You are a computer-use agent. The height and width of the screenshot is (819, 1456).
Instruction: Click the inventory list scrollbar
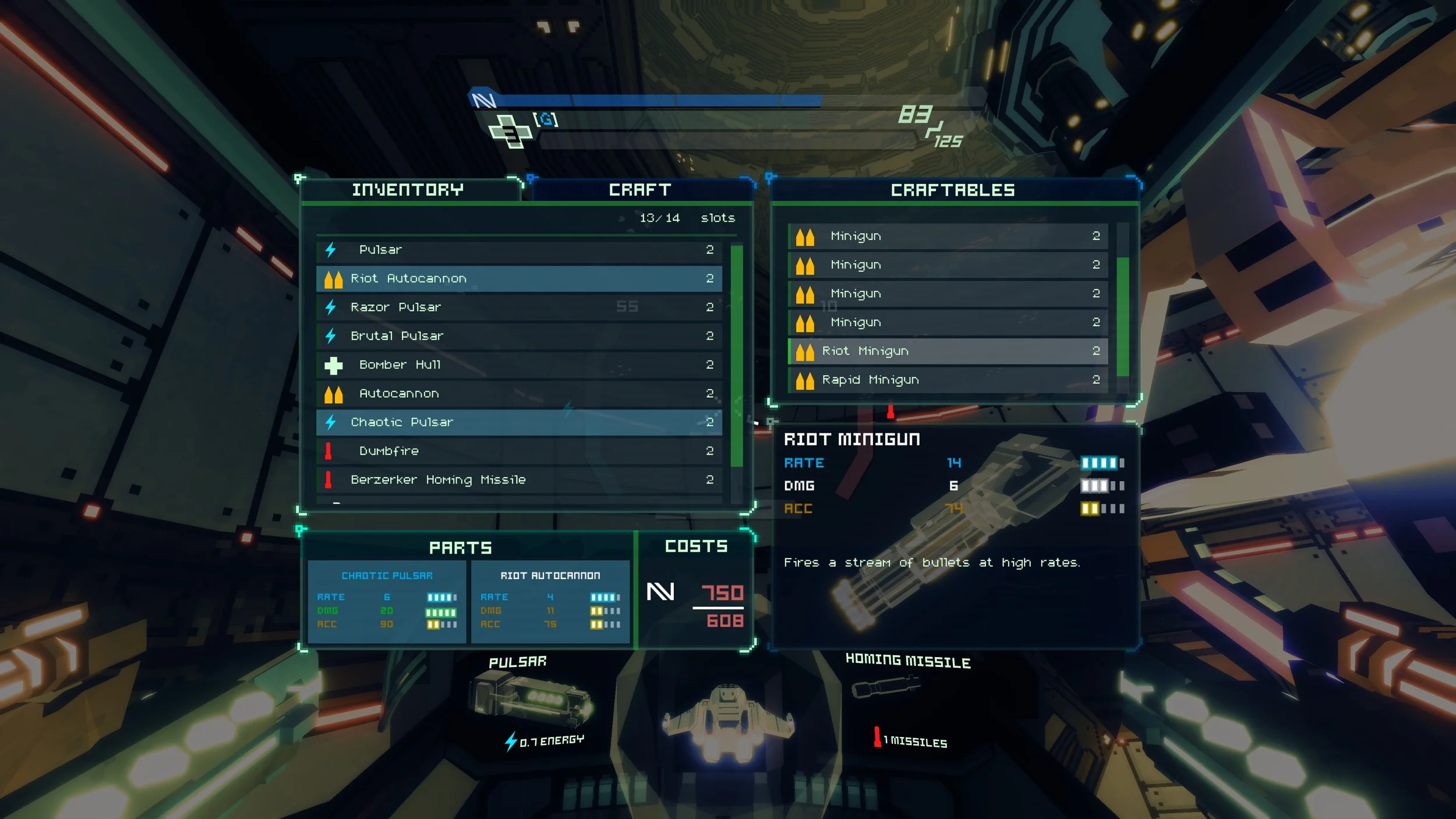click(x=737, y=356)
